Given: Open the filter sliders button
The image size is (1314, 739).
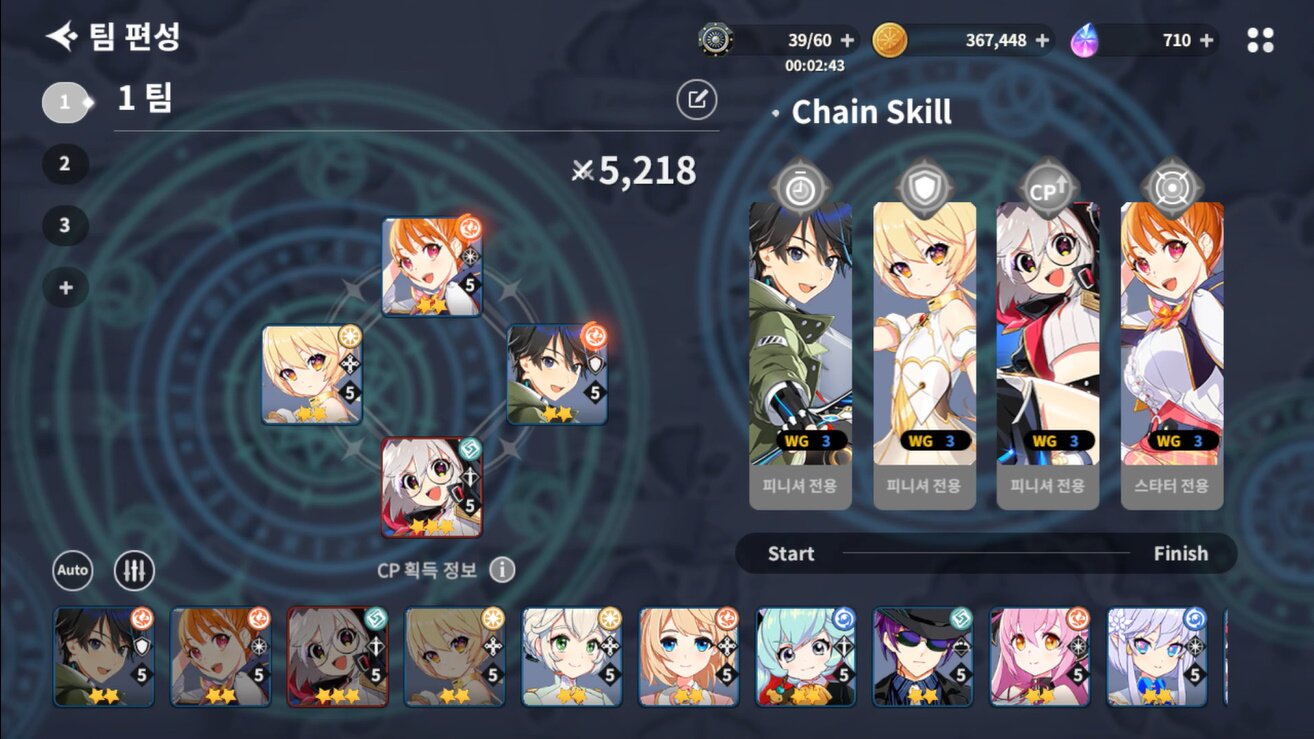Looking at the screenshot, I should [x=134, y=570].
